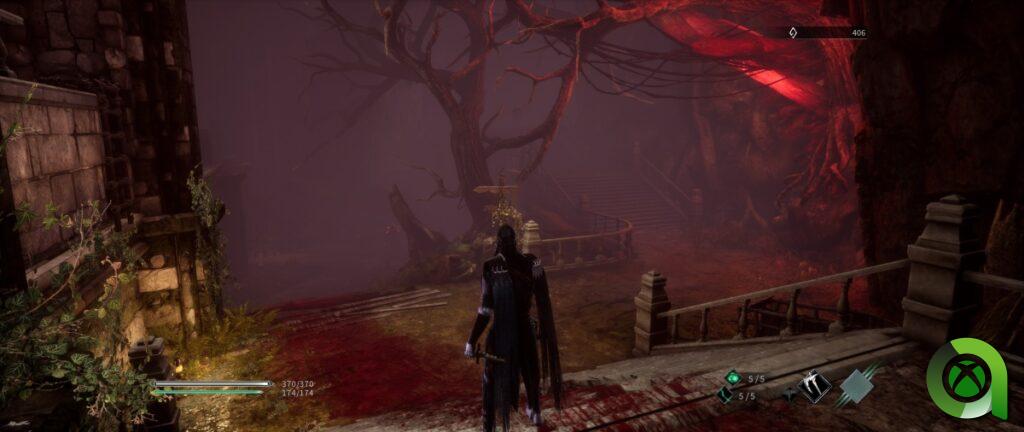Activate the claw ability diamond icon
The width and height of the screenshot is (1024, 432).
tap(815, 386)
